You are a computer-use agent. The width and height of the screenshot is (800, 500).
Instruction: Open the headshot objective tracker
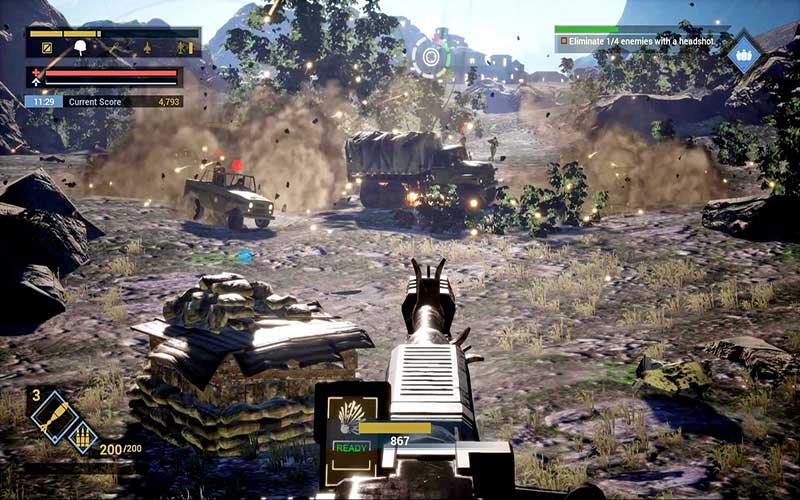pos(638,41)
